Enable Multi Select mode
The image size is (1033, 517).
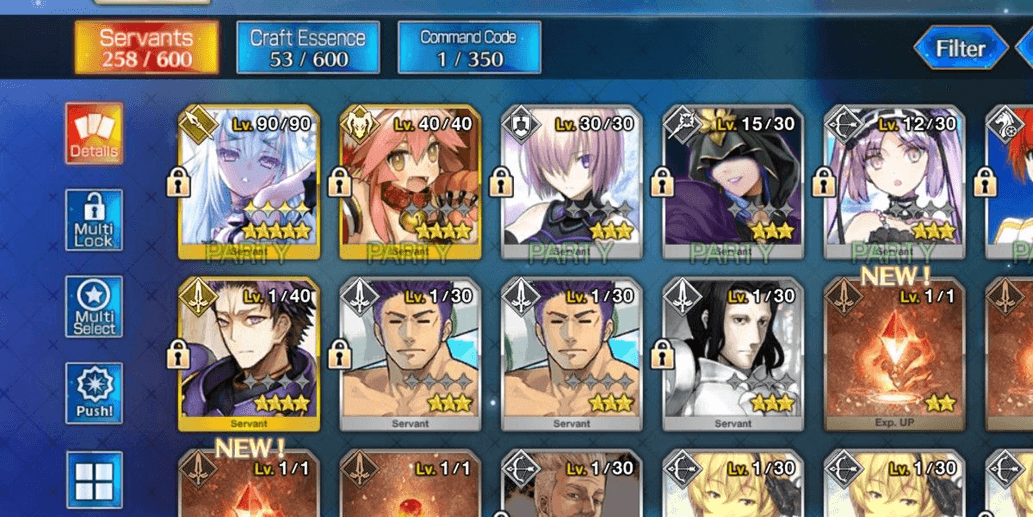94,308
